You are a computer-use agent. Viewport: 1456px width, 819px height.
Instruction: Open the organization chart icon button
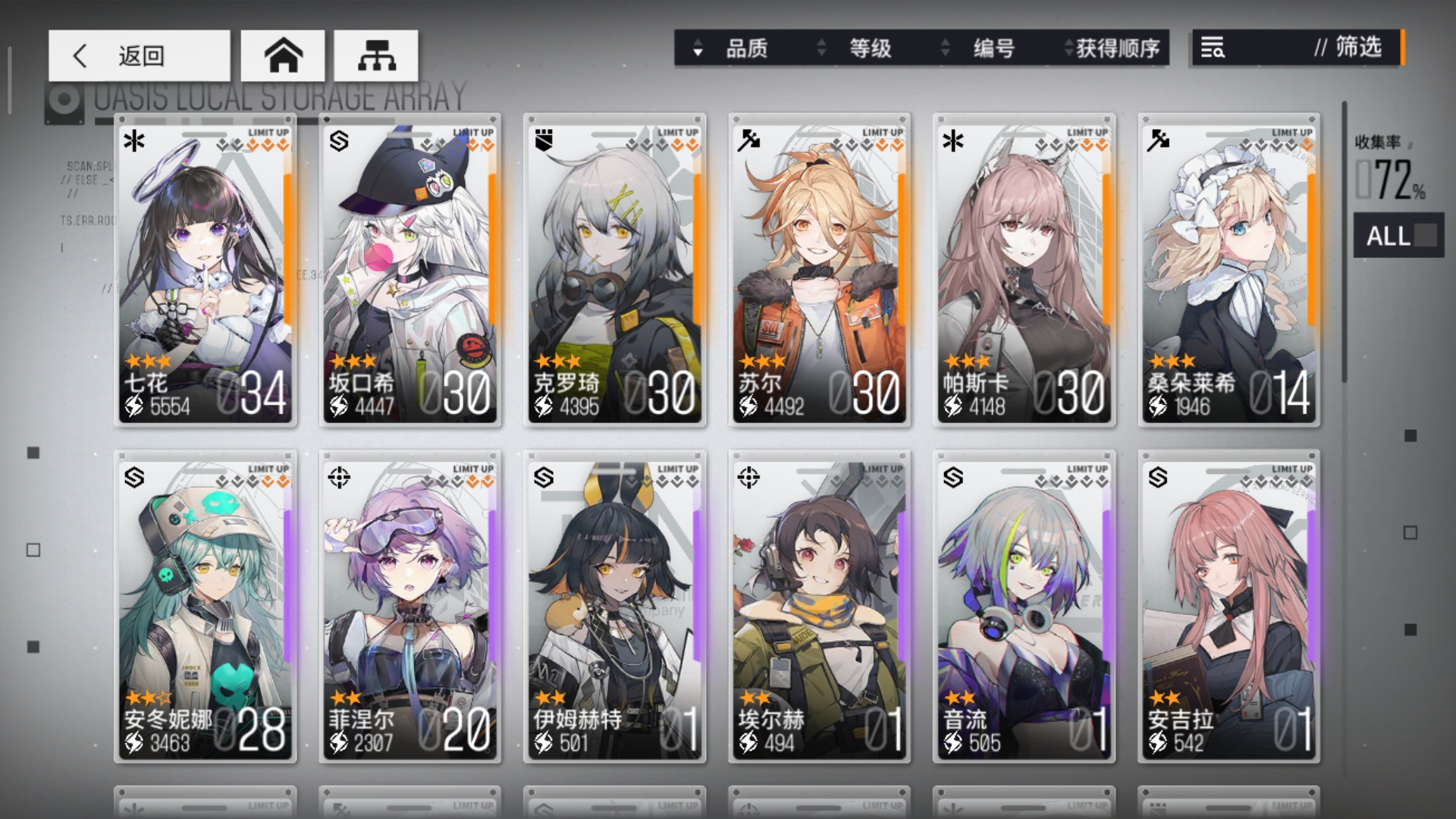[x=376, y=55]
